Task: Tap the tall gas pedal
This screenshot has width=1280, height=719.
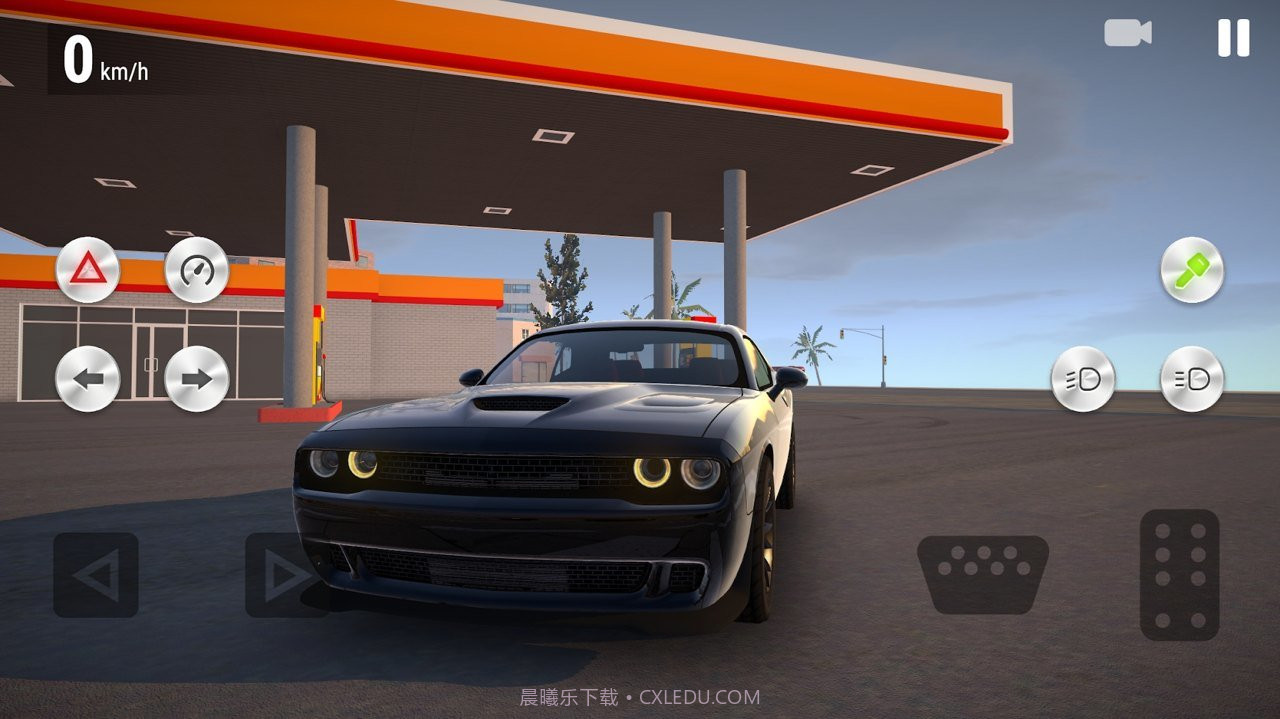Action: pyautogui.click(x=1179, y=574)
